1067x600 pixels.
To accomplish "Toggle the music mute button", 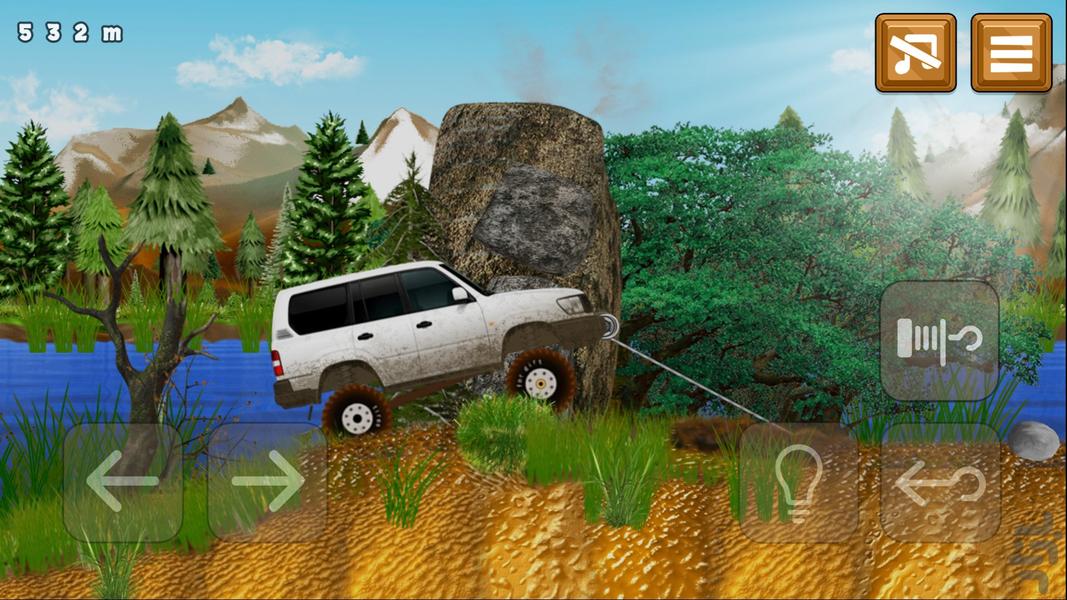I will pos(915,53).
